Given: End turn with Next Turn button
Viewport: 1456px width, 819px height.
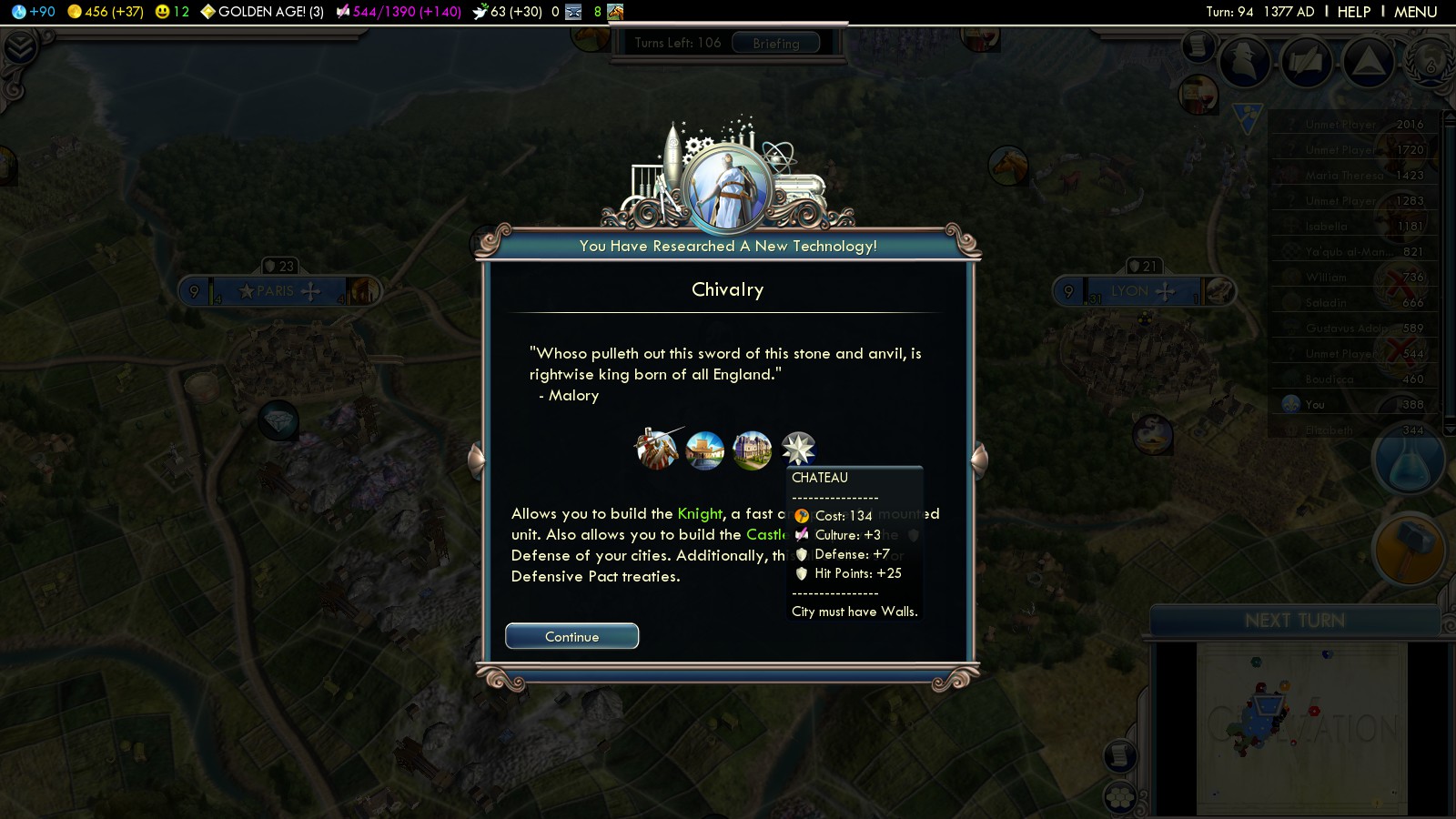Looking at the screenshot, I should click(1294, 621).
